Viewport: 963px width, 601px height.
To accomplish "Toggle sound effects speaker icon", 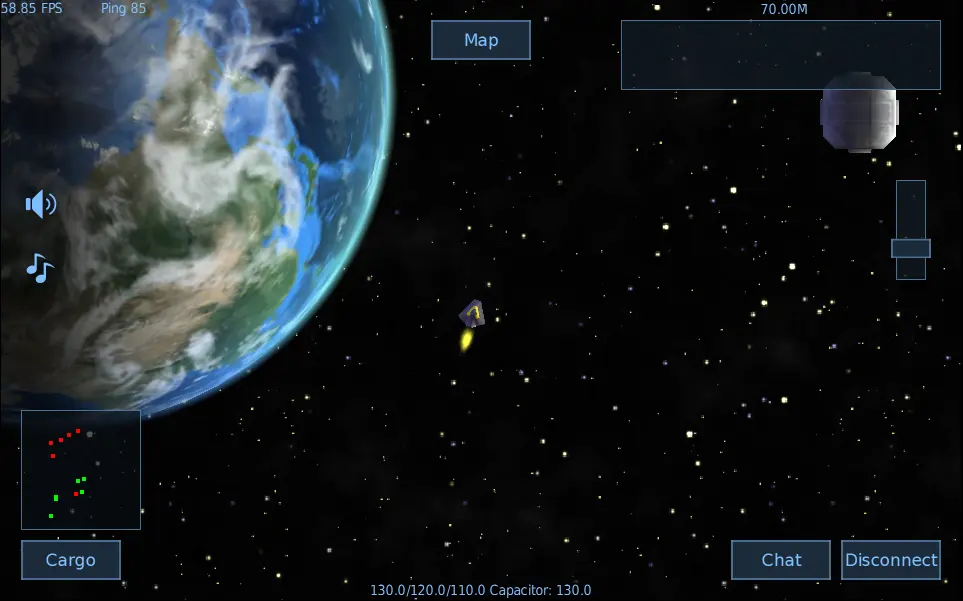I will [x=40, y=205].
